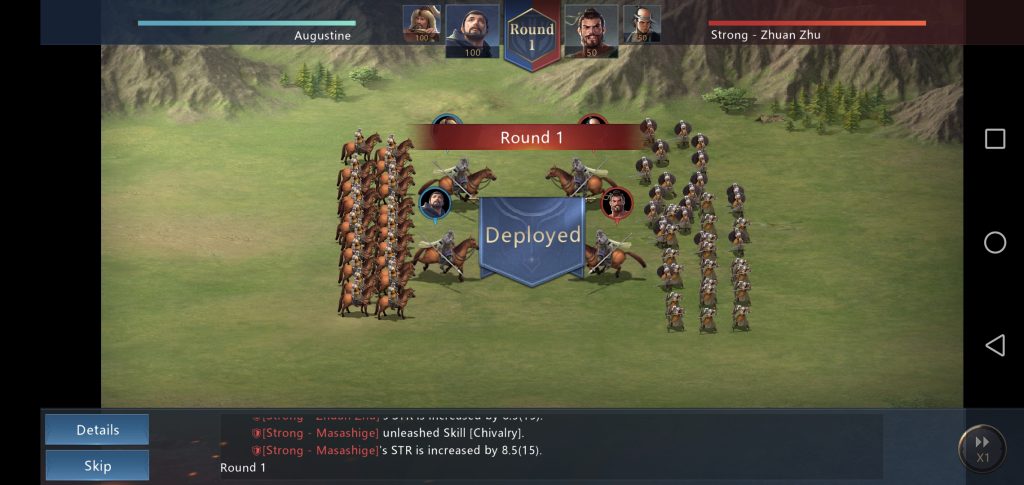Skip the battle animation
The width and height of the screenshot is (1024, 485).
click(97, 465)
